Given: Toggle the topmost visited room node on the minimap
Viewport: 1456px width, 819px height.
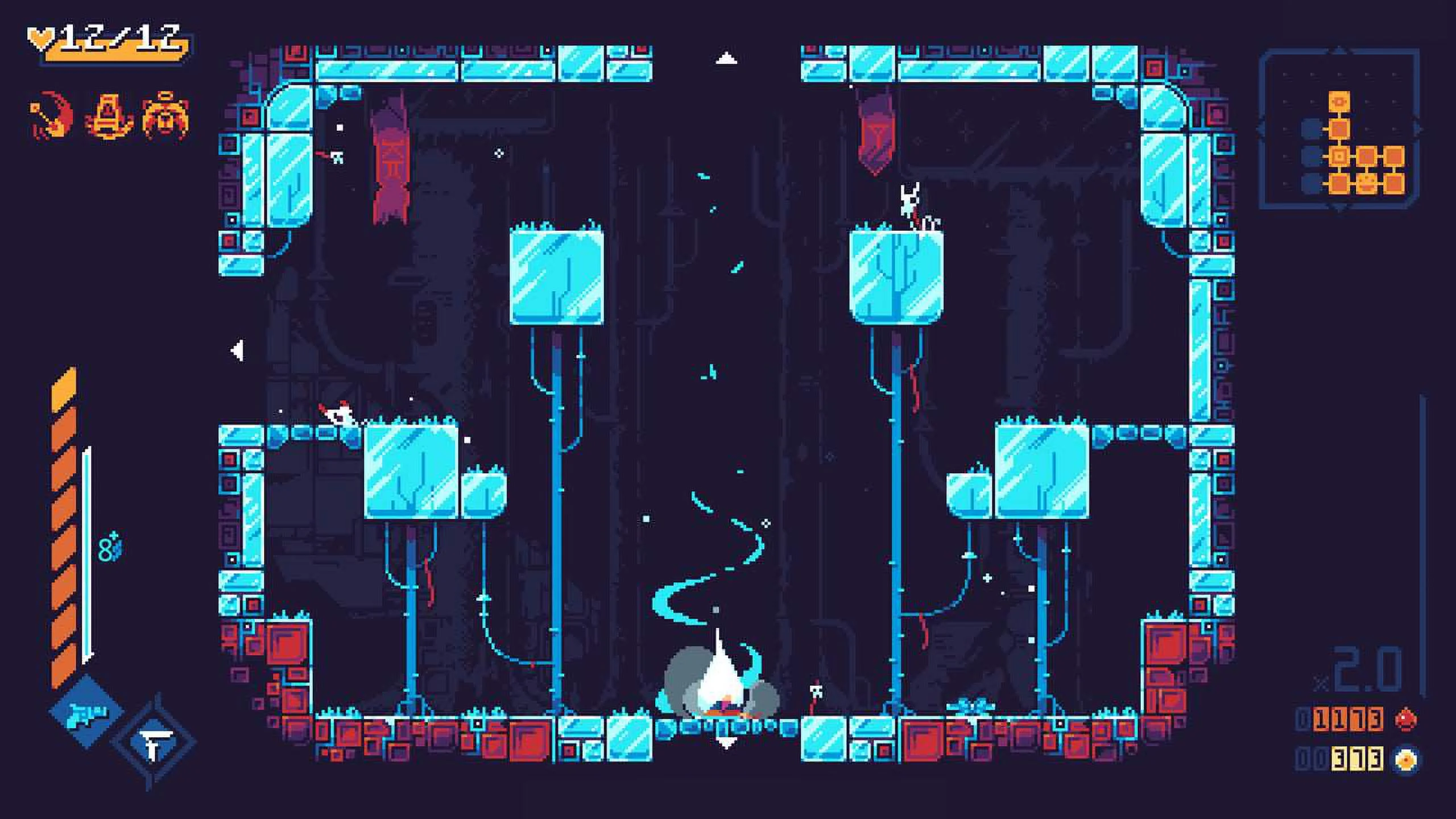Looking at the screenshot, I should pyautogui.click(x=1339, y=101).
